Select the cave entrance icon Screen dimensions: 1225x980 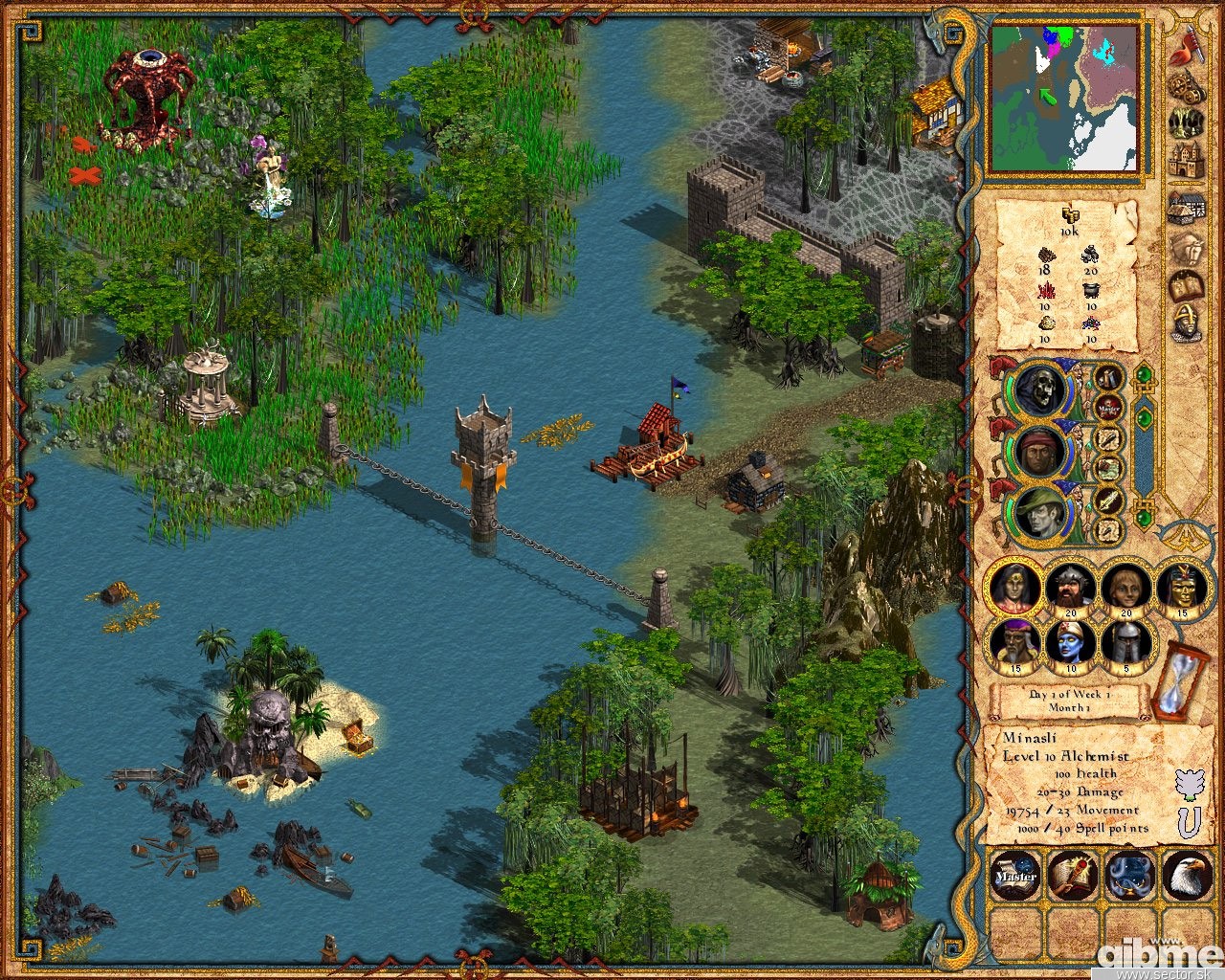[1187, 124]
